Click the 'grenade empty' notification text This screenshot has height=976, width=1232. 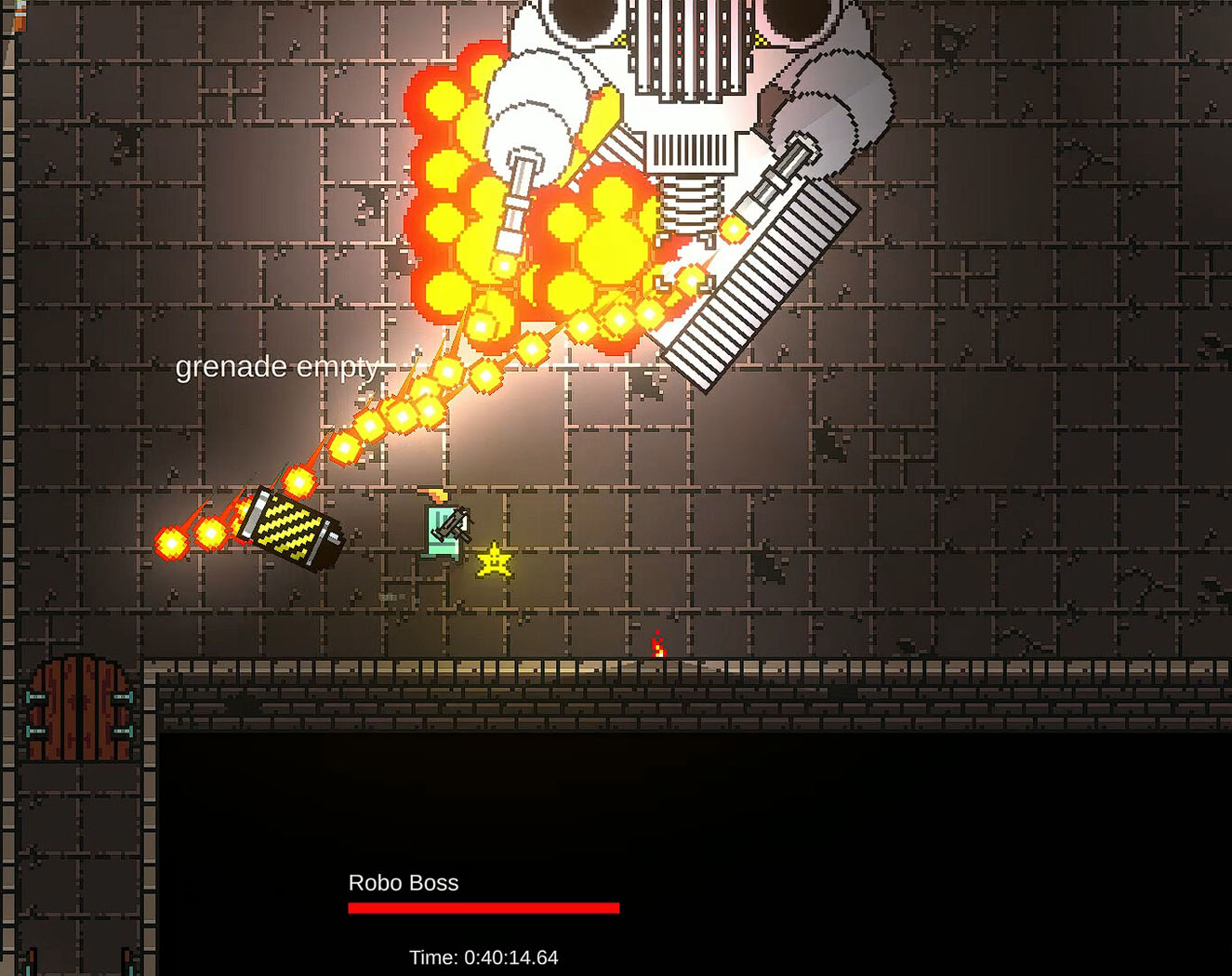click(275, 367)
